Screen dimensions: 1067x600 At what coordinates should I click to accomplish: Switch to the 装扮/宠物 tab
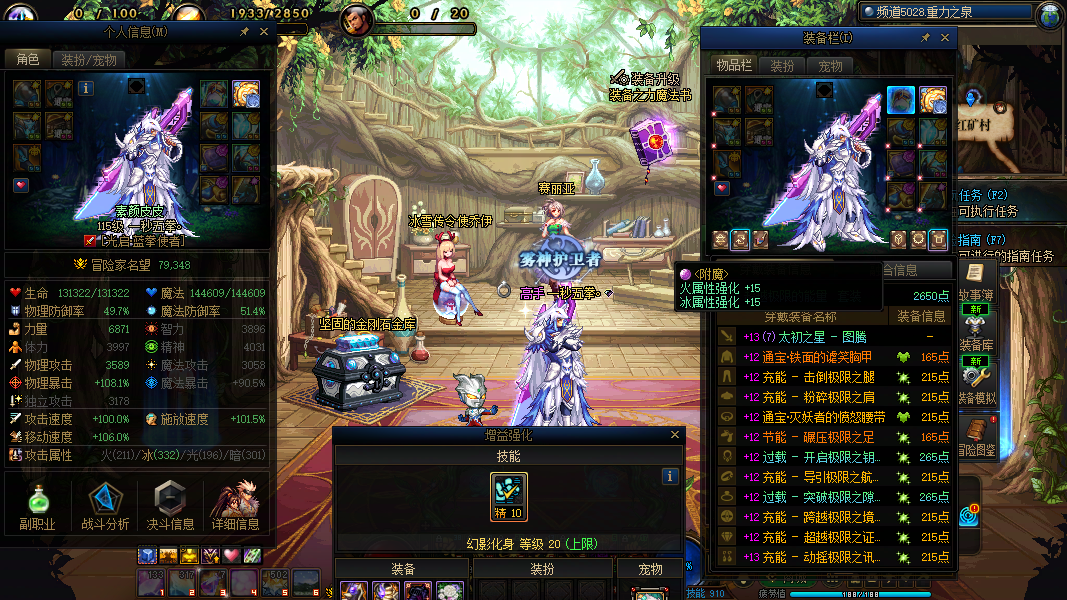[x=88, y=60]
